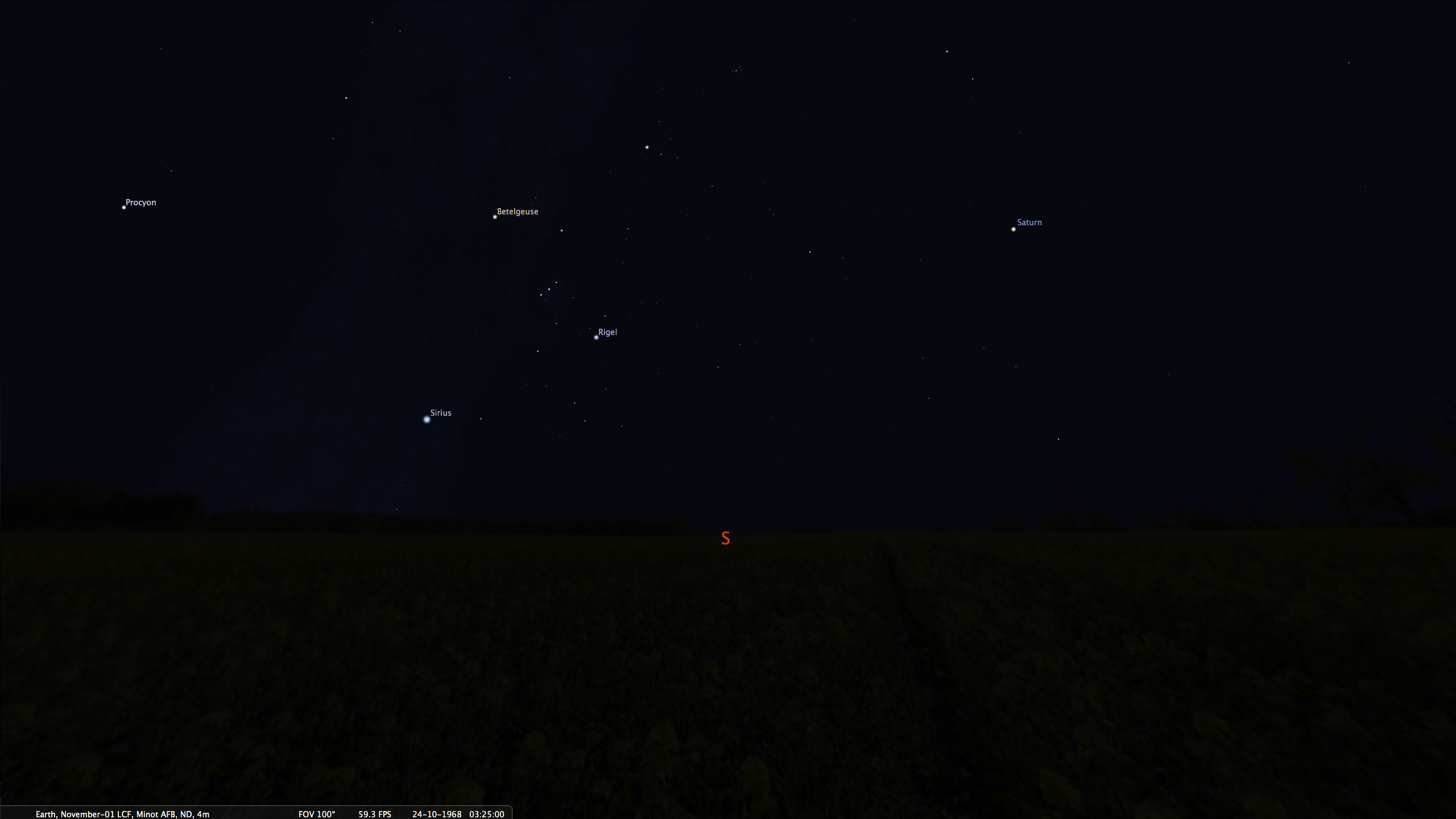Pick the star labeled Procyon

pos(123,208)
